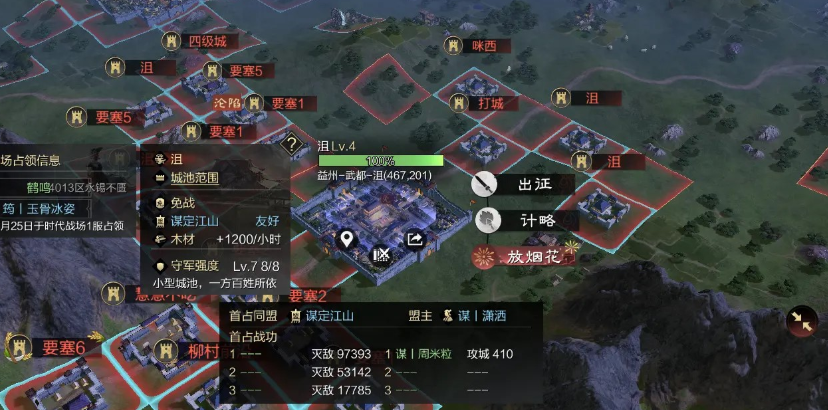
Task: Click the location pin icon below the city
Action: pos(347,239)
